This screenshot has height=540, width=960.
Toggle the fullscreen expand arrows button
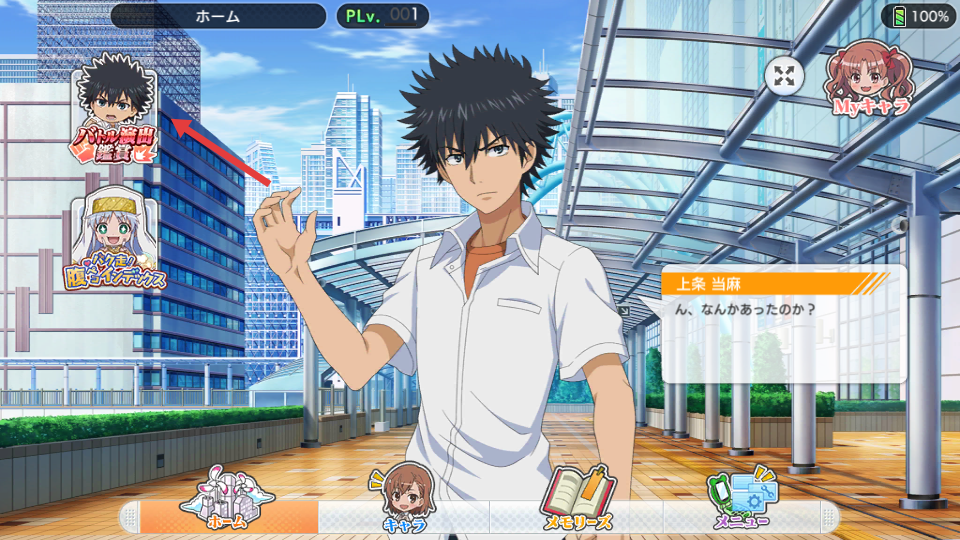tap(783, 75)
